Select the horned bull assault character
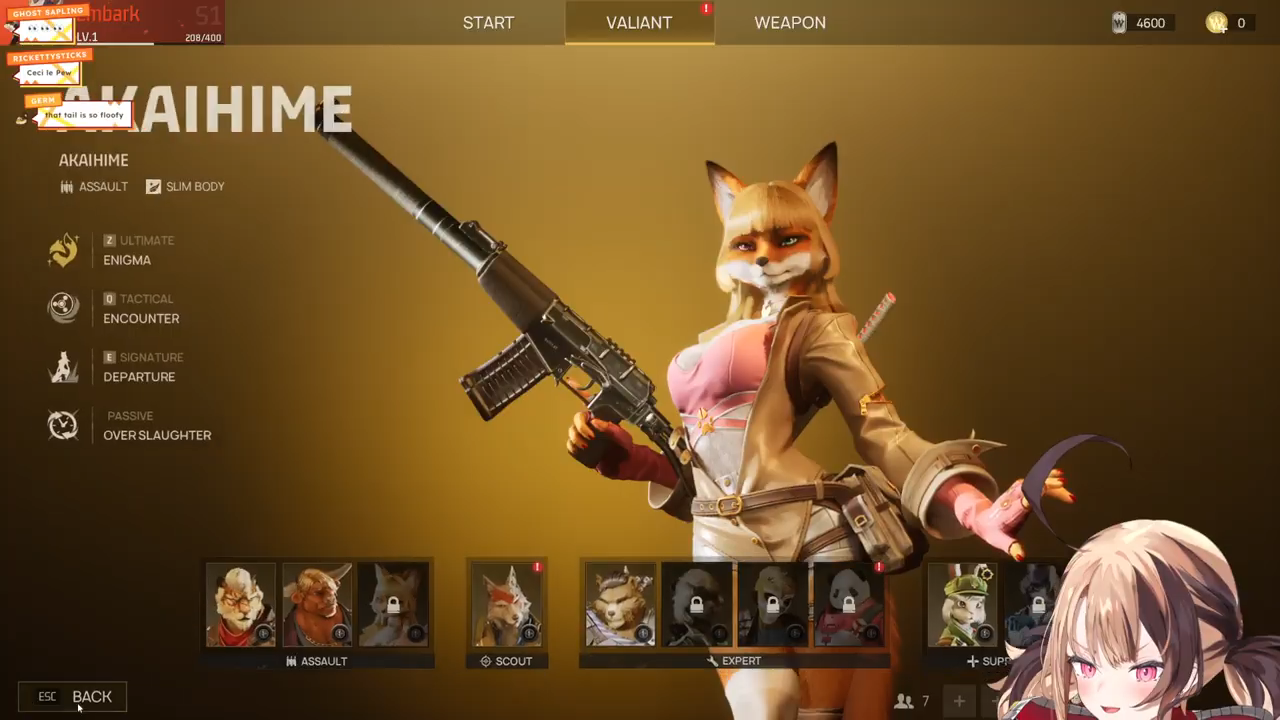 point(317,604)
